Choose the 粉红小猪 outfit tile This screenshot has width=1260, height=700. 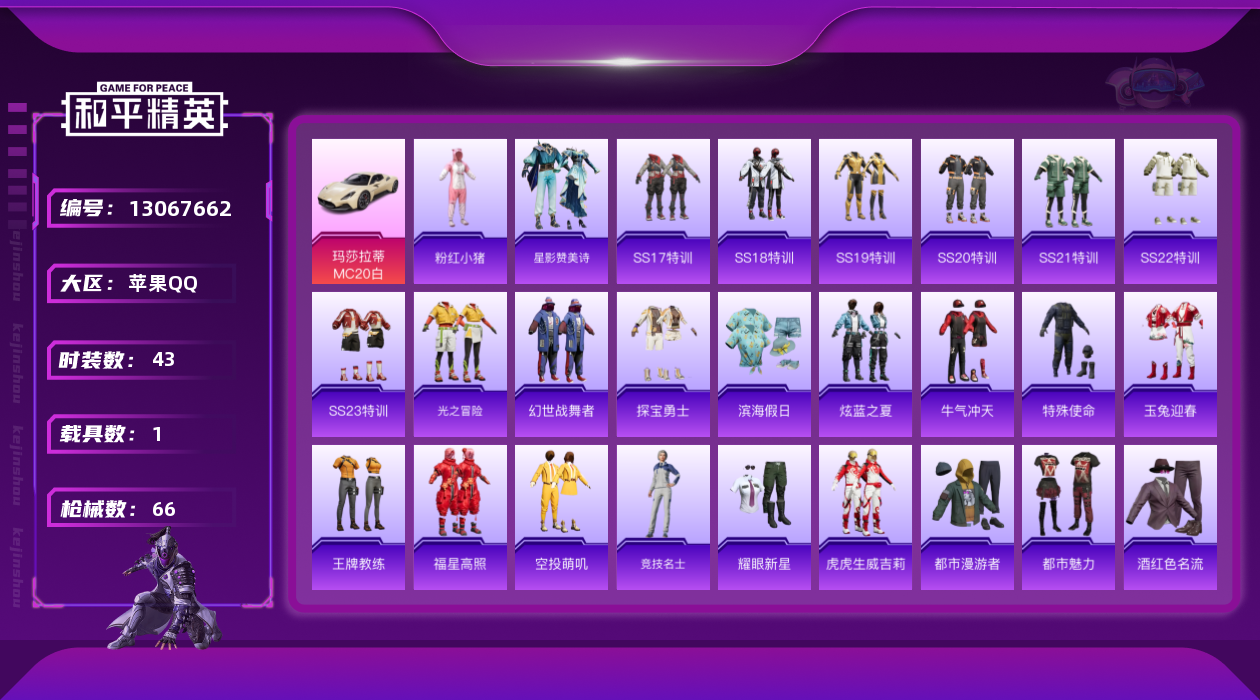point(460,211)
